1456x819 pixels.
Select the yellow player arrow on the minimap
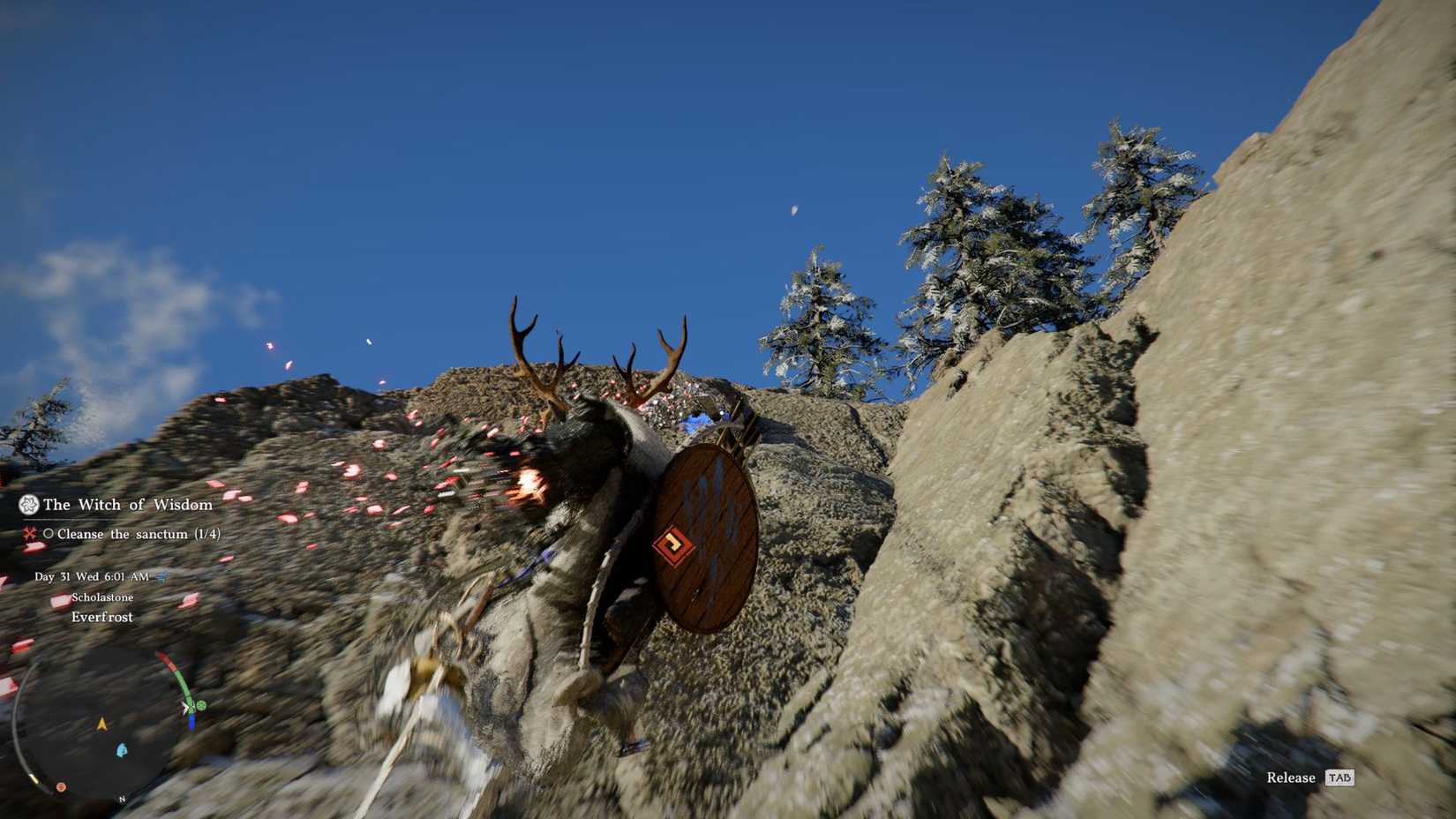coord(101,725)
